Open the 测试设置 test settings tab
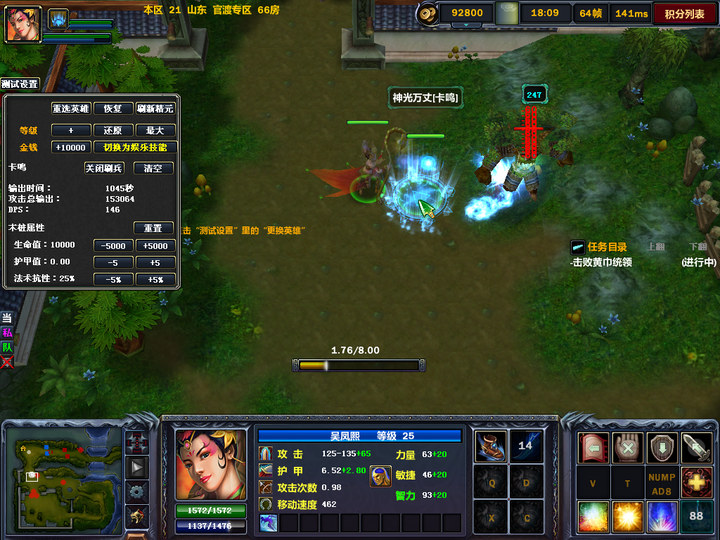This screenshot has width=720, height=540. (x=20, y=84)
